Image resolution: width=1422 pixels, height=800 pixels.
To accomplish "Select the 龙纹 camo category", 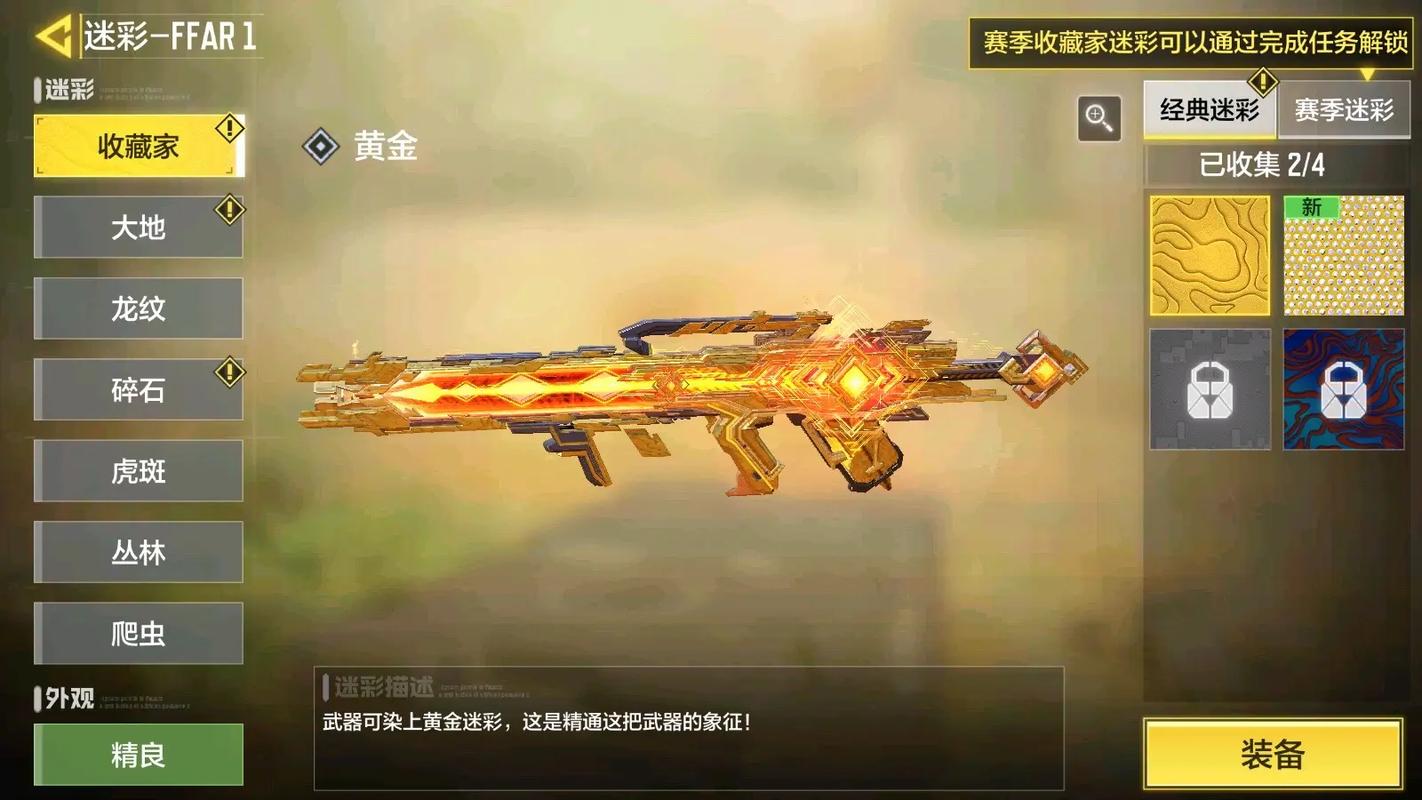I will 138,308.
